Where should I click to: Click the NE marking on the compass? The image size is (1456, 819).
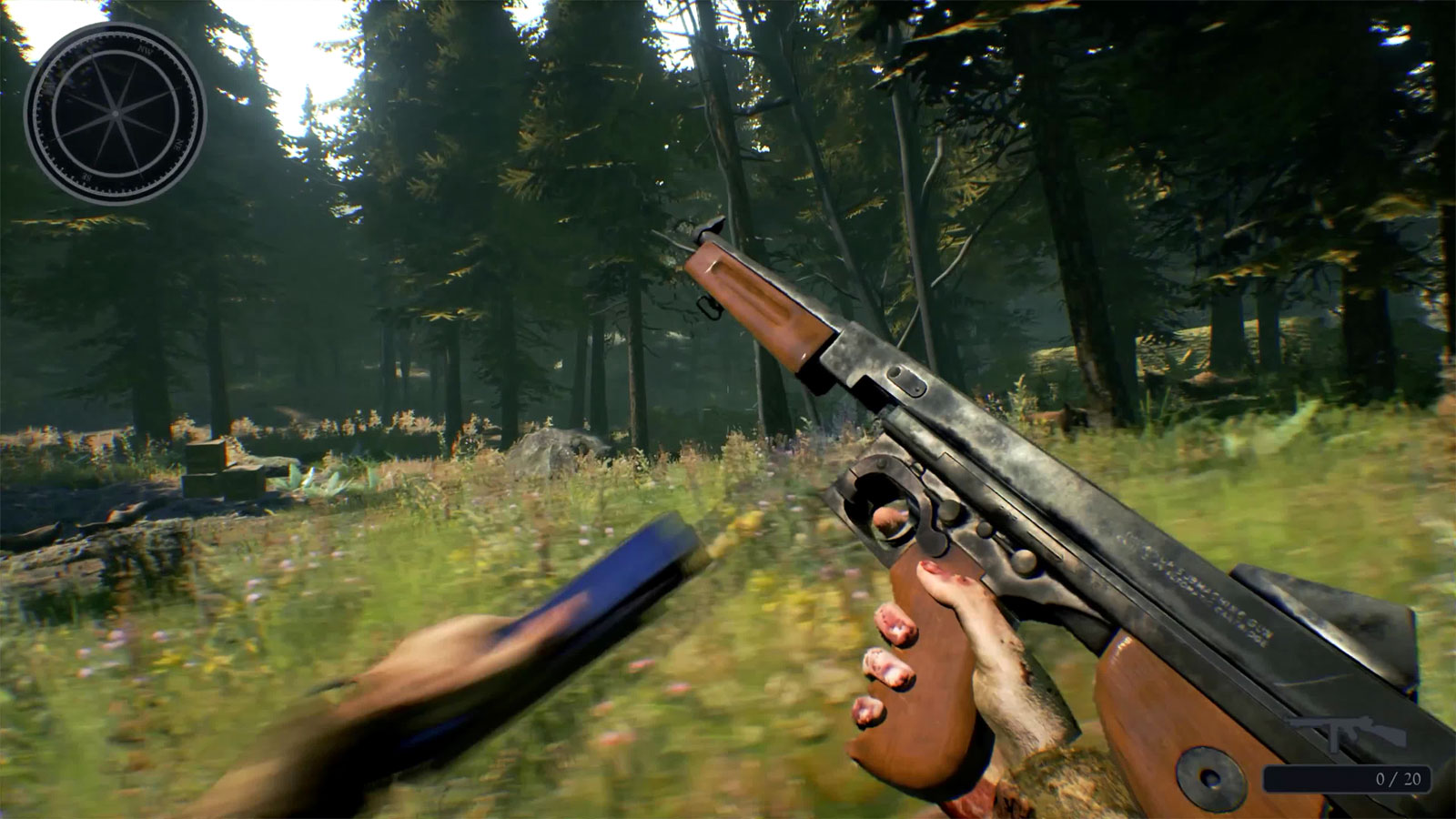(178, 145)
